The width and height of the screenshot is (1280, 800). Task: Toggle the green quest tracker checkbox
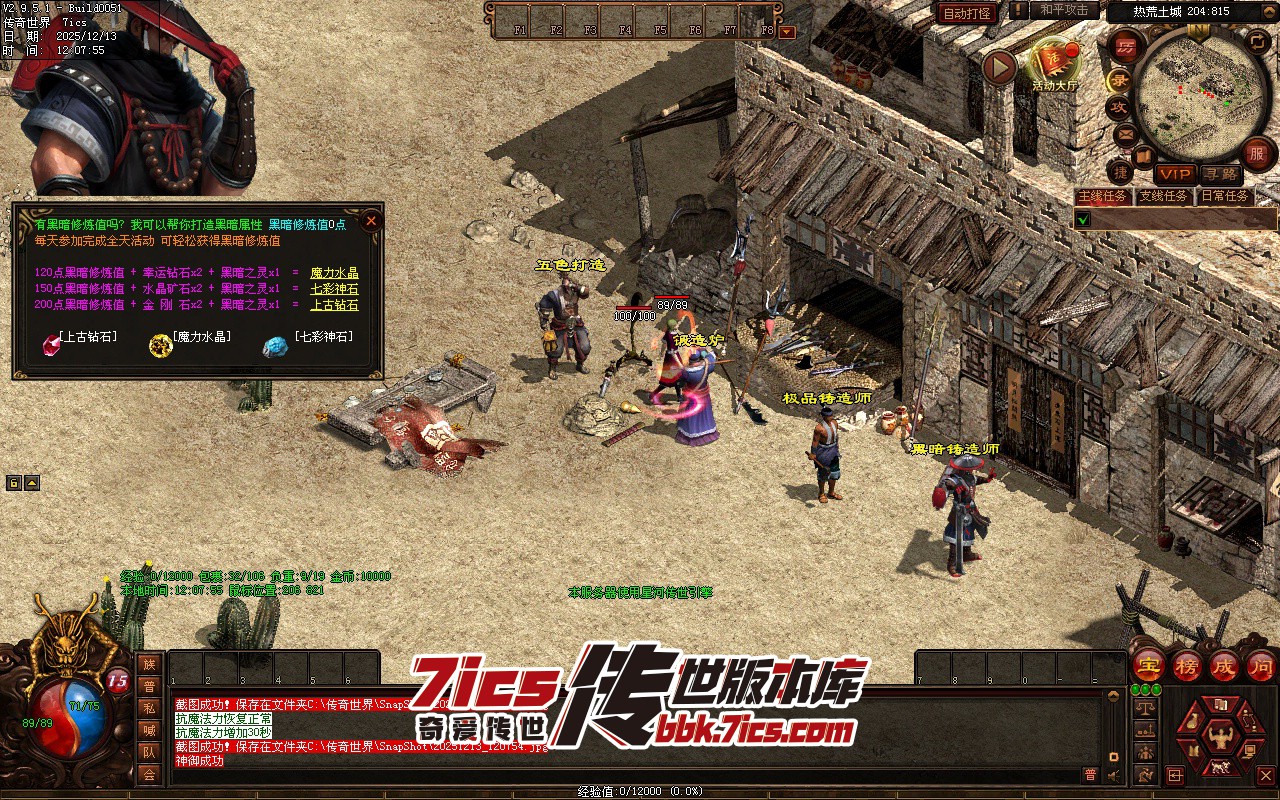click(x=1083, y=219)
